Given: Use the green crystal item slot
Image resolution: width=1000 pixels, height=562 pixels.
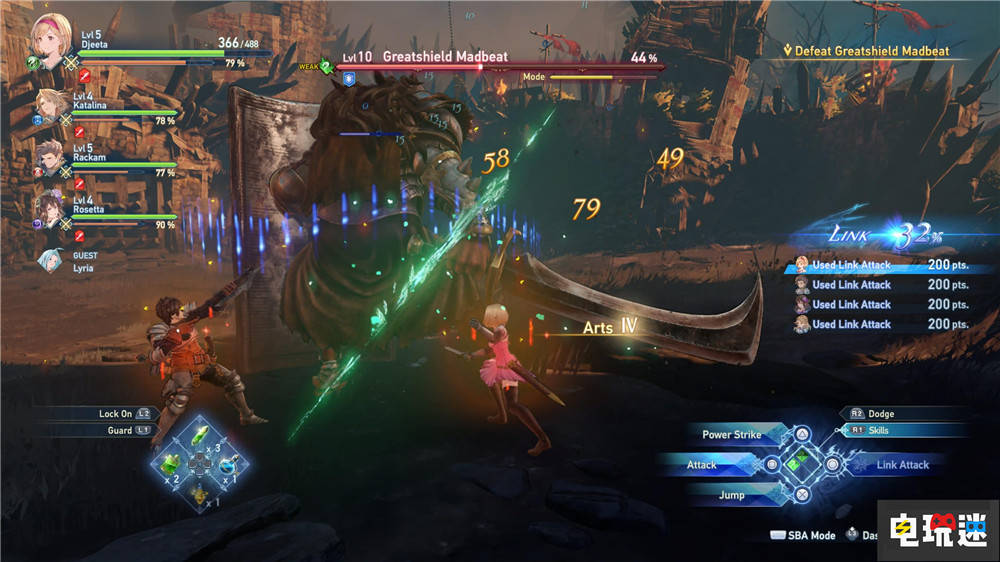Looking at the screenshot, I should pyautogui.click(x=200, y=437).
